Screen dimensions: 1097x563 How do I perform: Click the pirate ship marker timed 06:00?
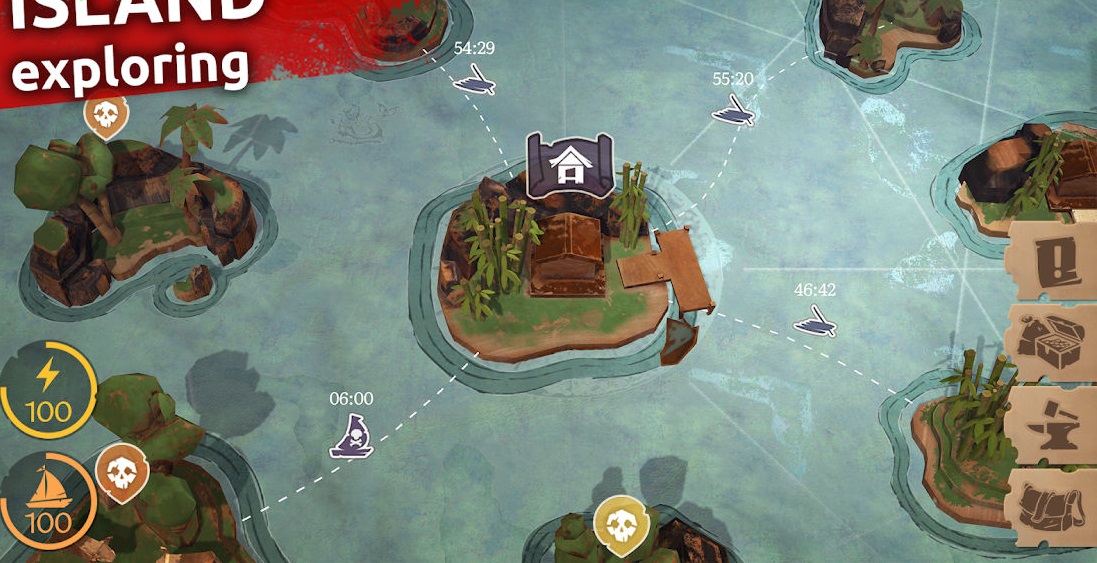pos(351,436)
